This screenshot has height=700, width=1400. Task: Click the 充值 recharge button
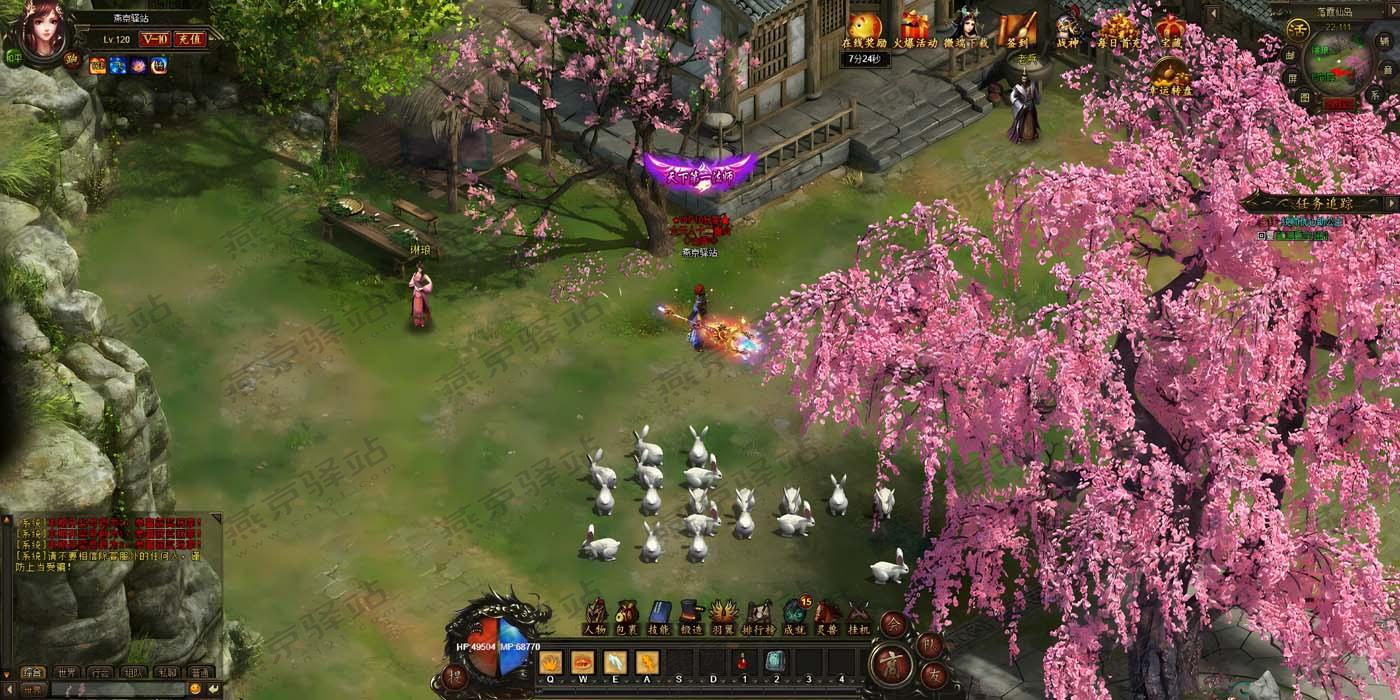coord(188,39)
